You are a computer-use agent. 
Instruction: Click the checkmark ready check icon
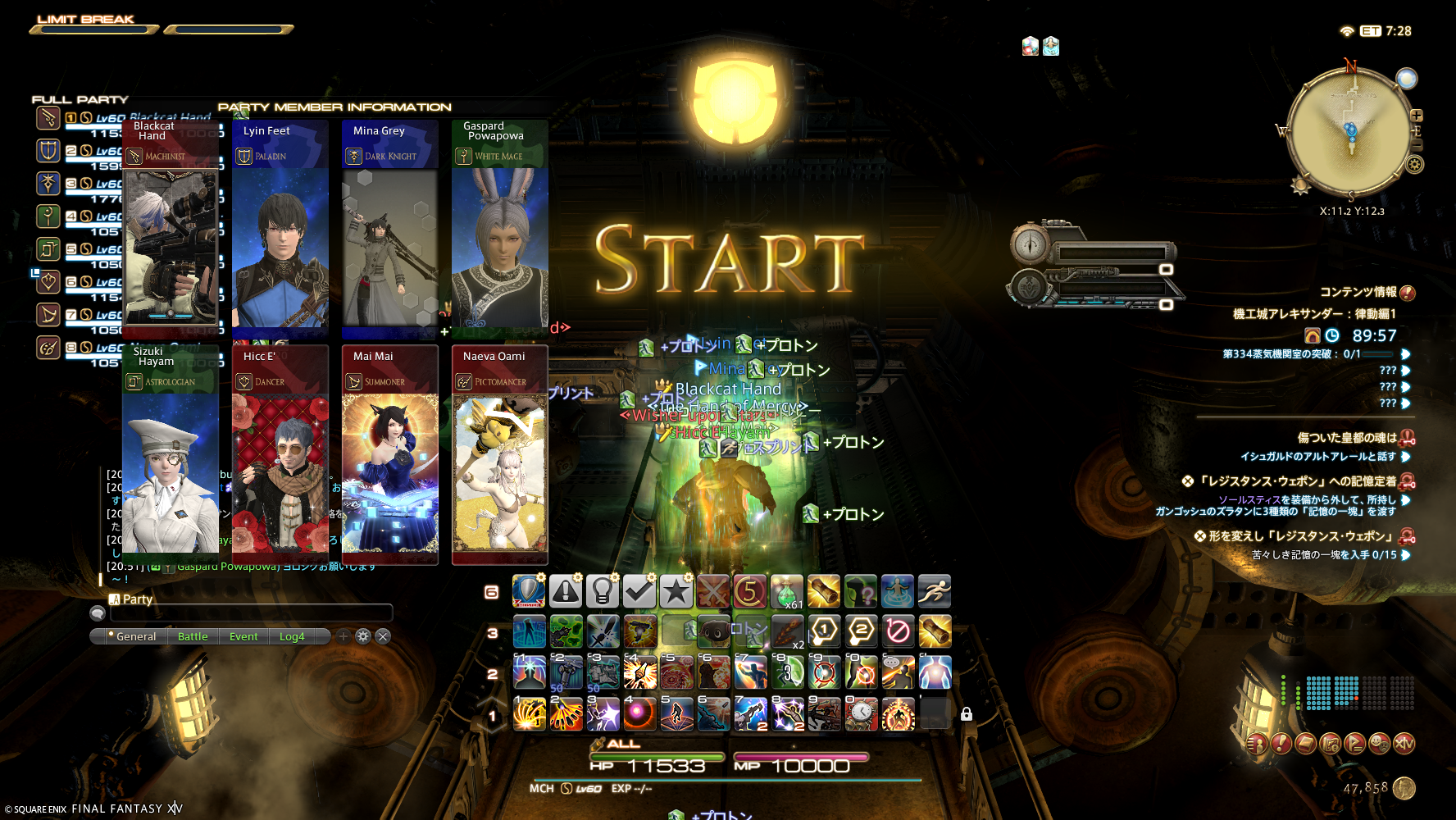pos(639,591)
